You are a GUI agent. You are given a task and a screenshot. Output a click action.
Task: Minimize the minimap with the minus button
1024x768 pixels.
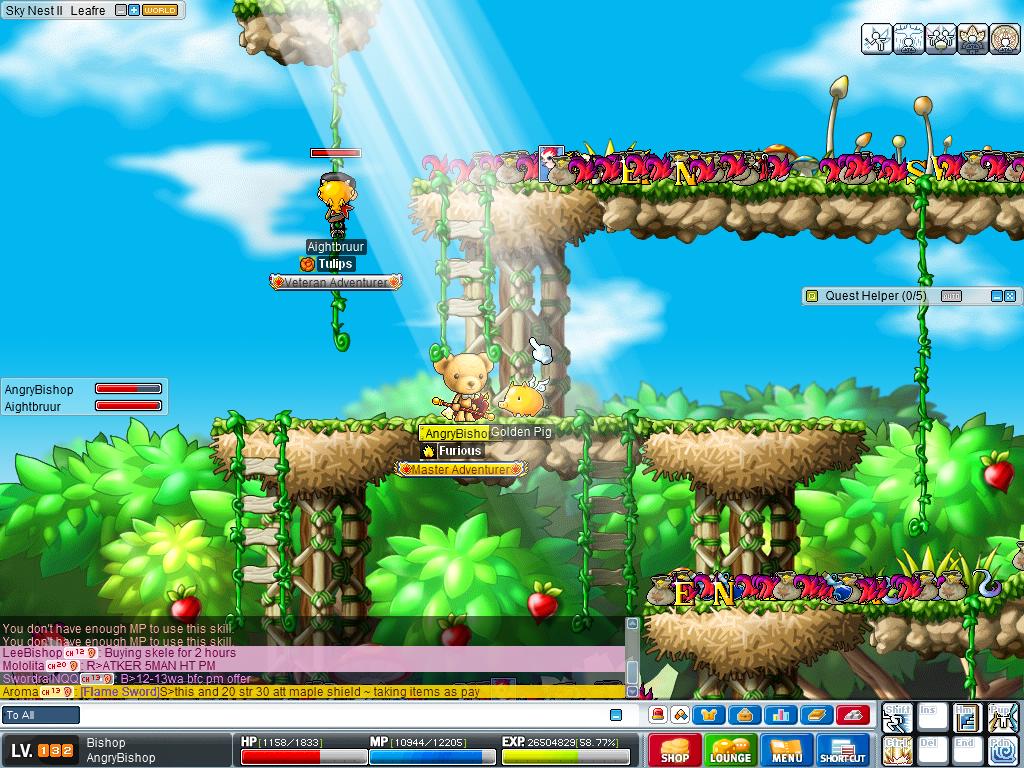click(x=121, y=10)
